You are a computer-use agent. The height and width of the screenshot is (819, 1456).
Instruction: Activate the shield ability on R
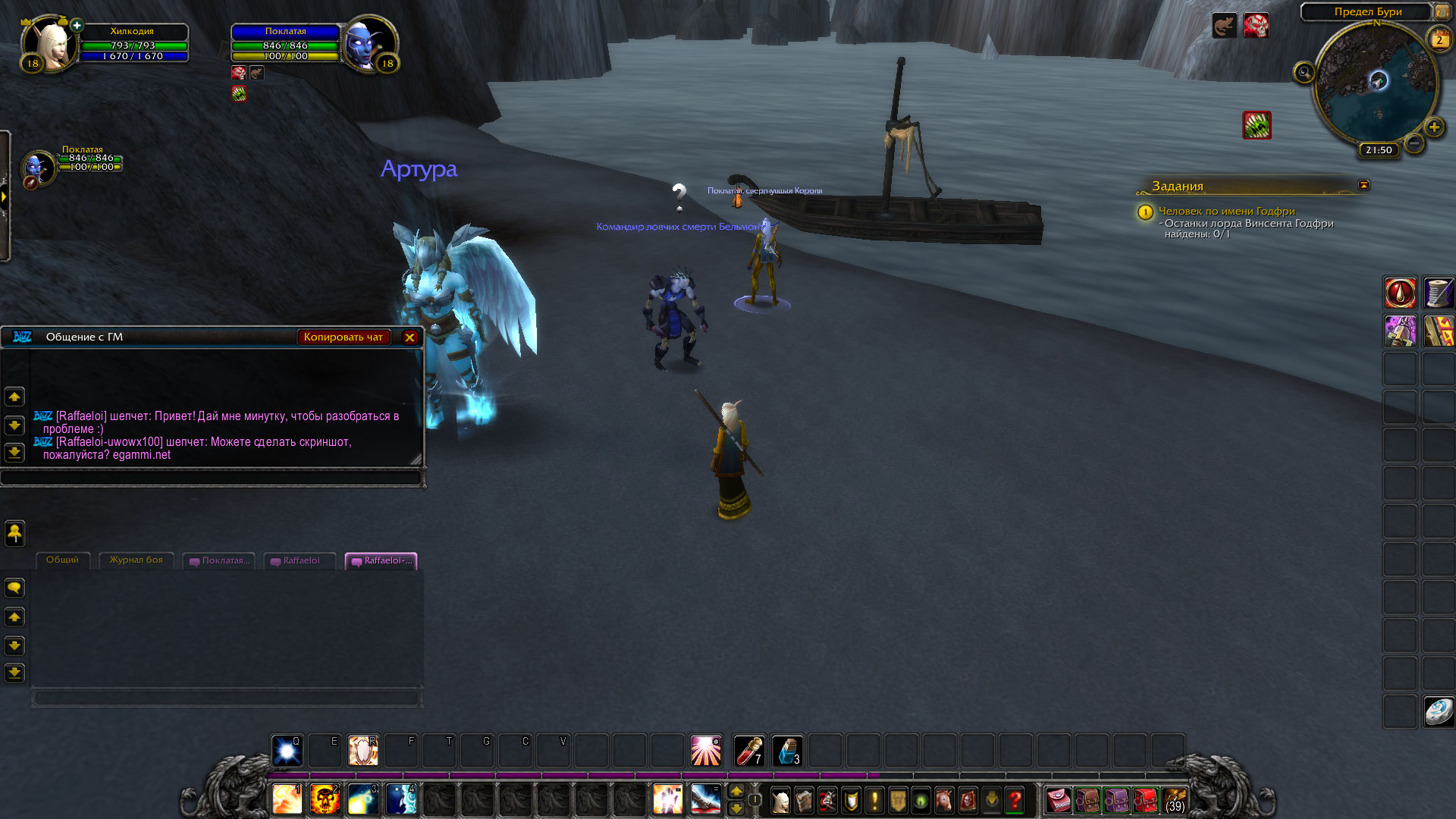pyautogui.click(x=362, y=751)
